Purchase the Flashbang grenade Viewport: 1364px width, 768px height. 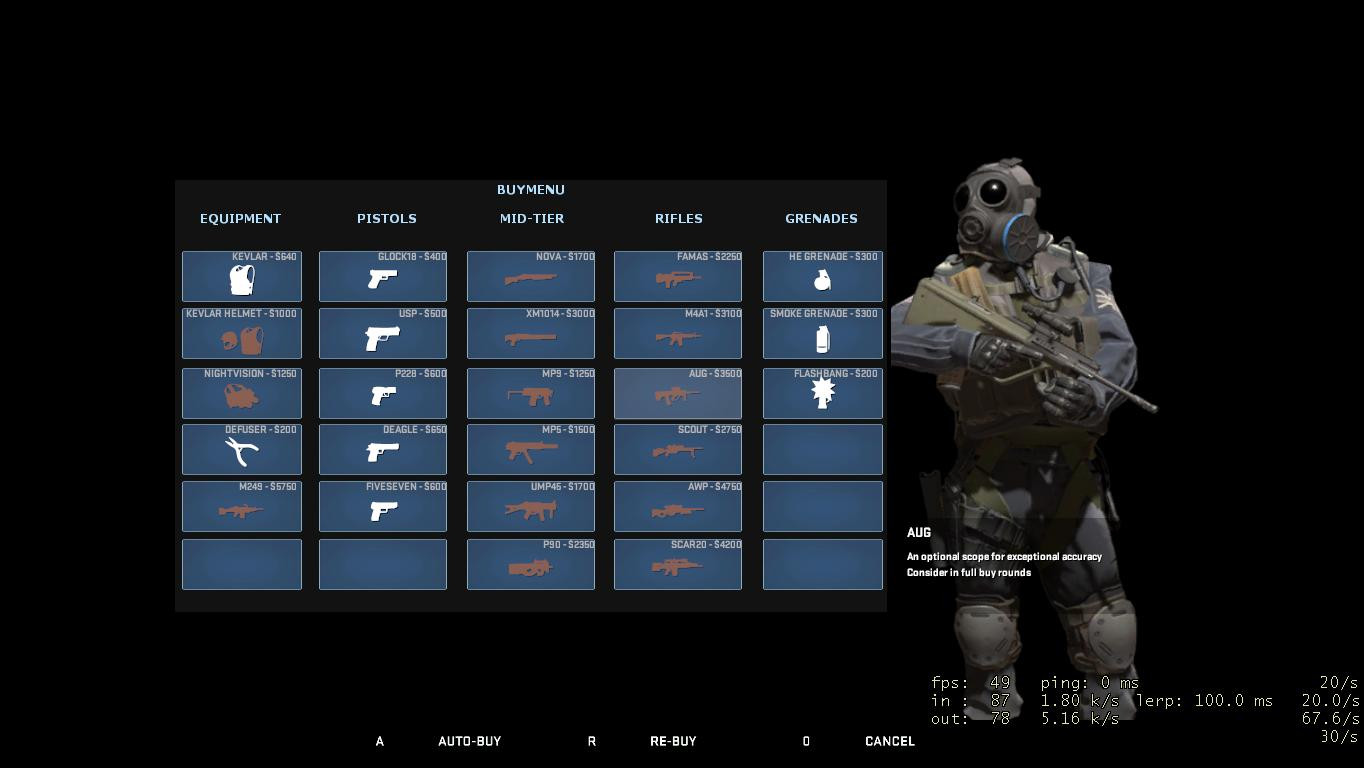point(822,394)
